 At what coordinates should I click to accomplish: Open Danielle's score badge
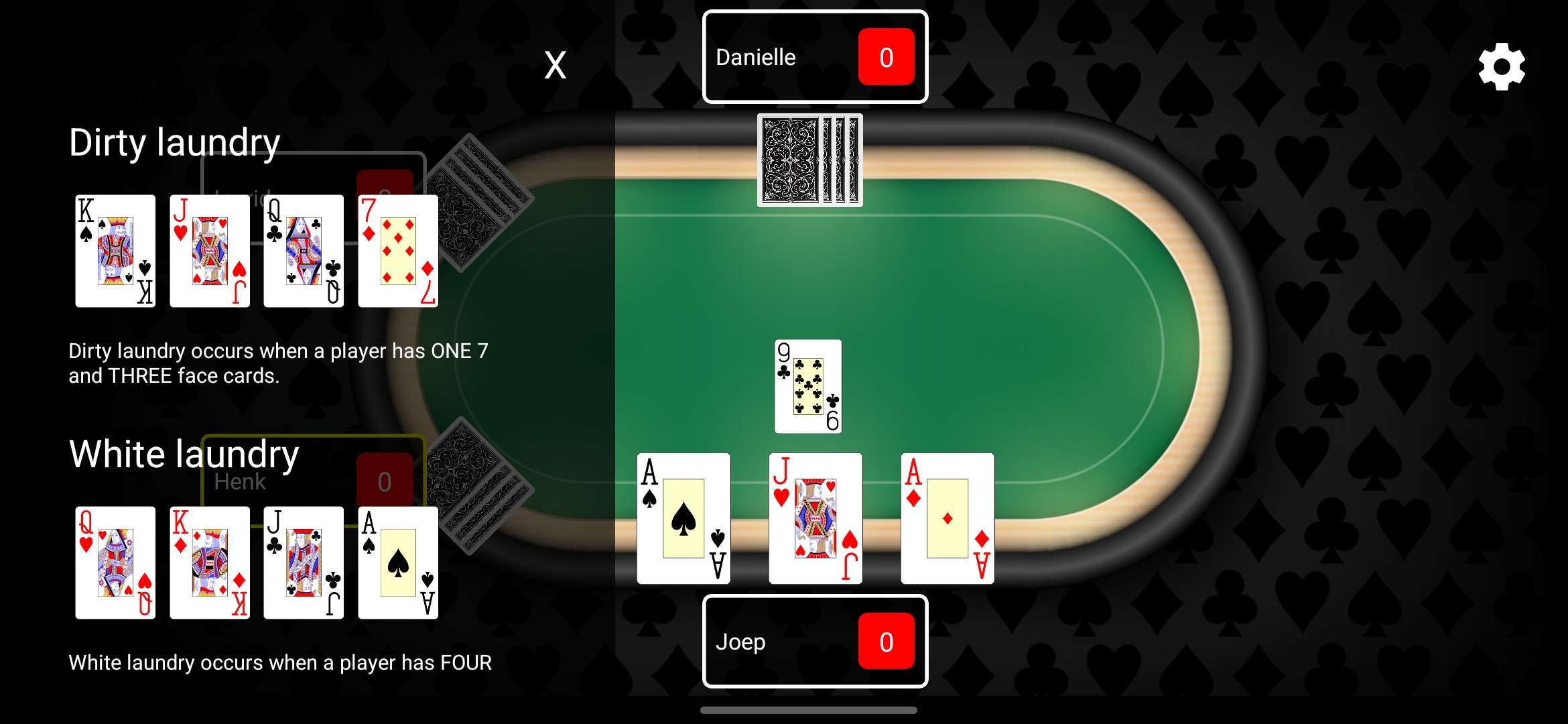pyautogui.click(x=886, y=57)
